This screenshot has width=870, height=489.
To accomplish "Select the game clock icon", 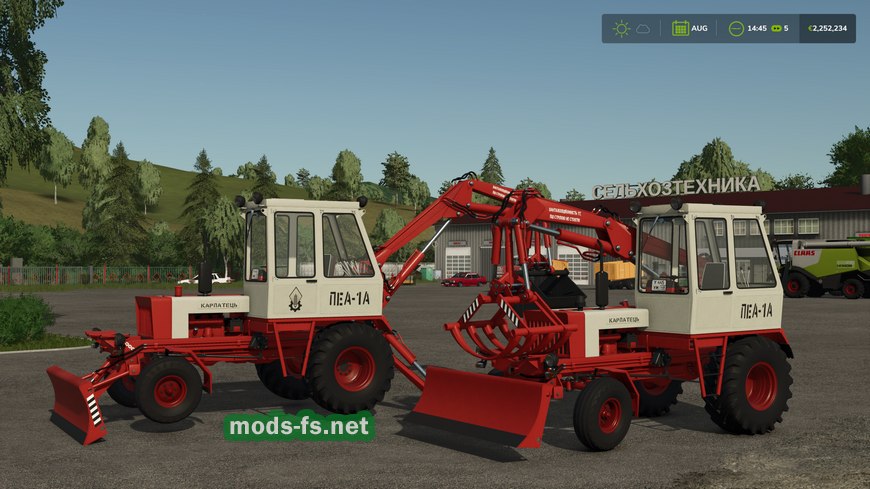I will [736, 28].
